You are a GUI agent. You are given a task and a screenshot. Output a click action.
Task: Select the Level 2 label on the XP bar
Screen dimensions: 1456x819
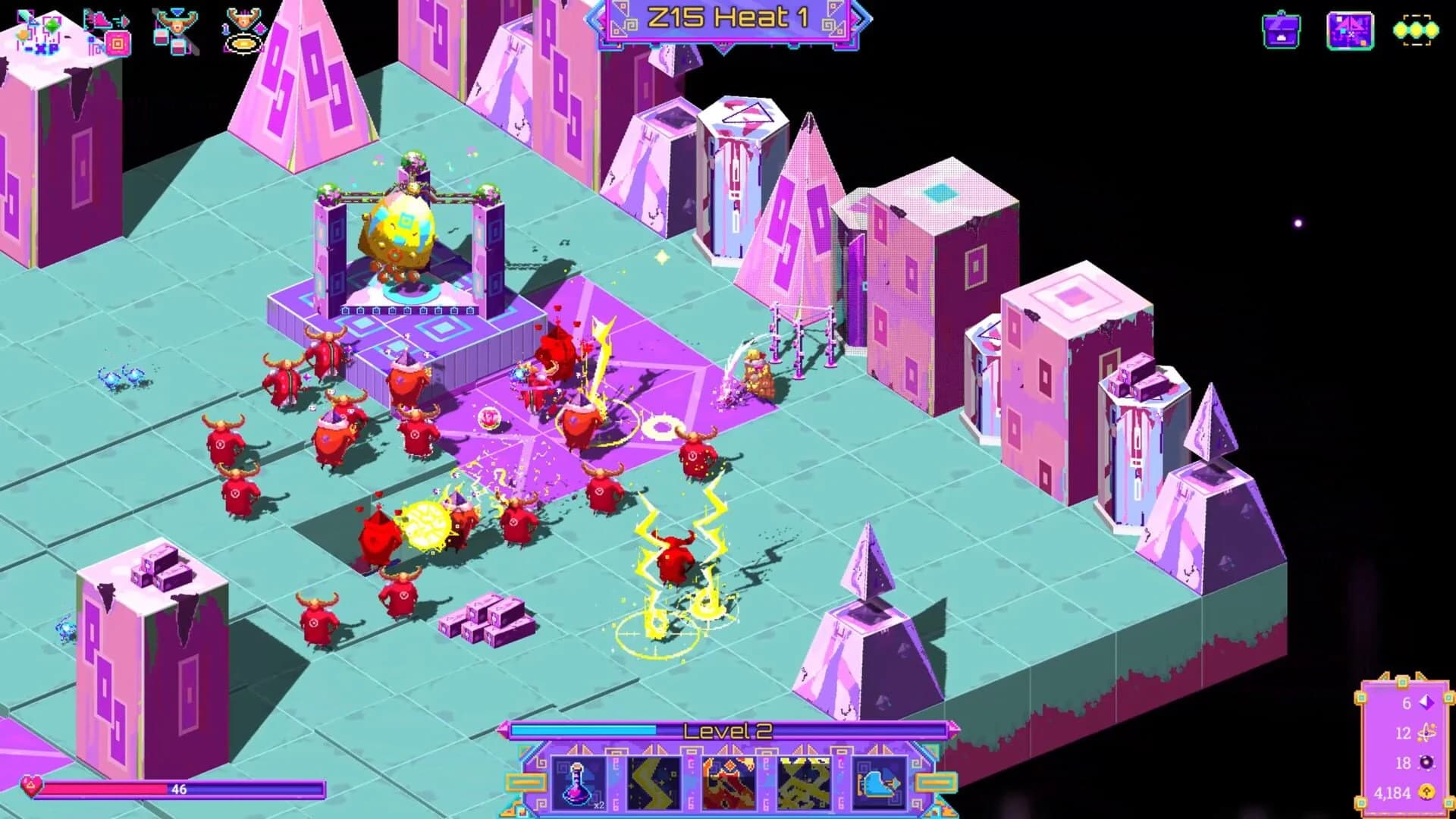pyautogui.click(x=728, y=730)
